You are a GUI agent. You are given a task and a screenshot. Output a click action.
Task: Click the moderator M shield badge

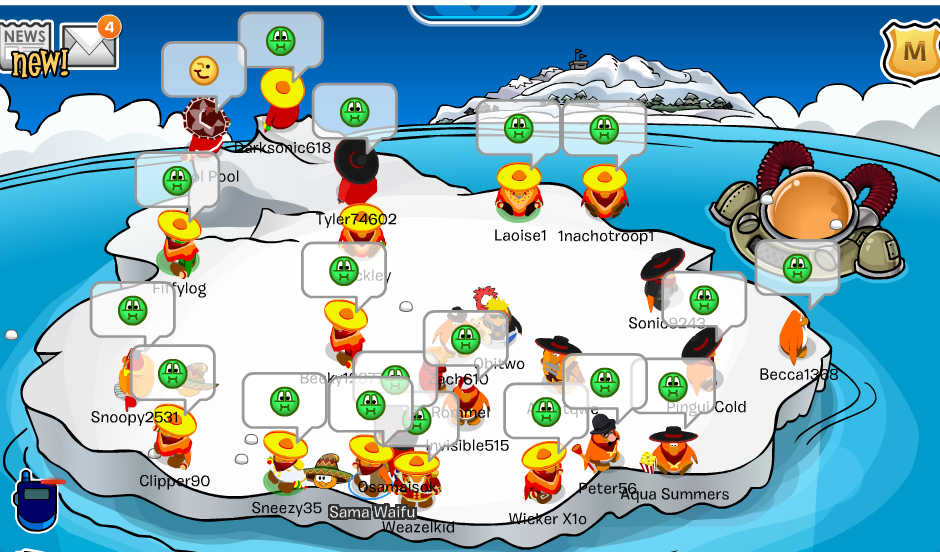tap(913, 50)
